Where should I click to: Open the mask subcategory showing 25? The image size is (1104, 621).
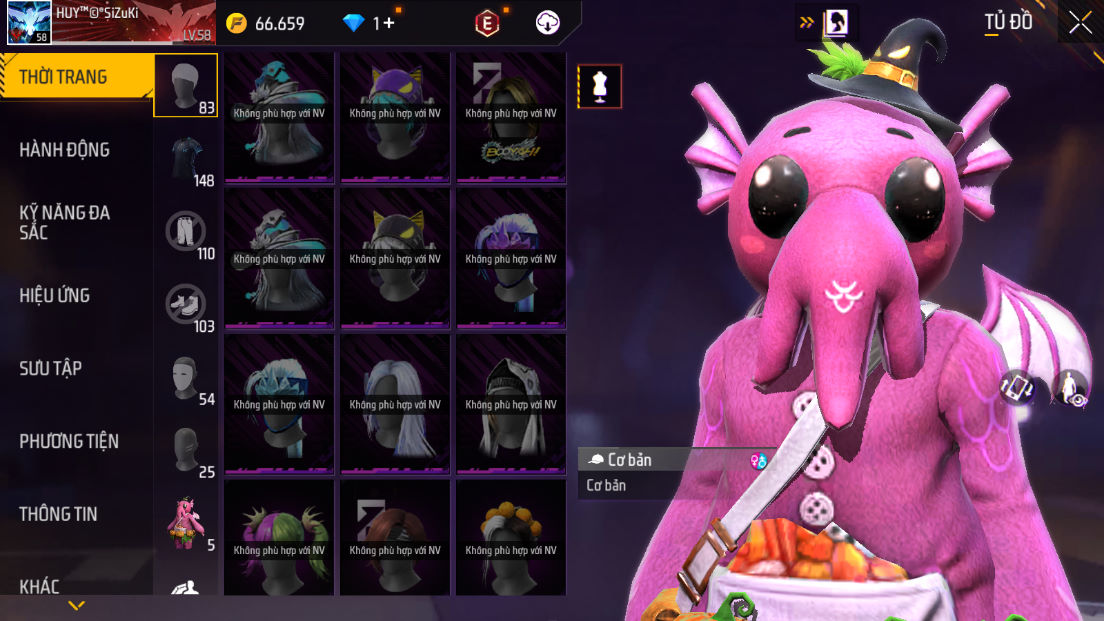point(186,450)
